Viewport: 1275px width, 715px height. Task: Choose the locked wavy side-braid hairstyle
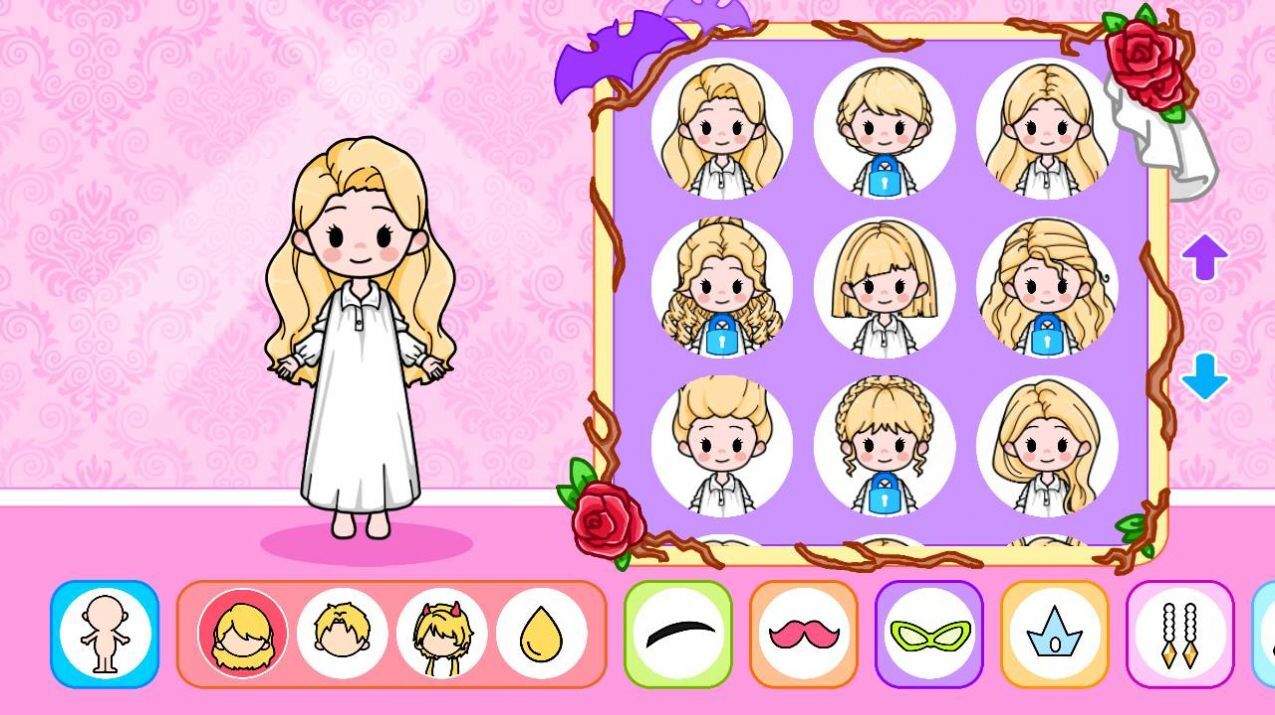coord(1046,288)
